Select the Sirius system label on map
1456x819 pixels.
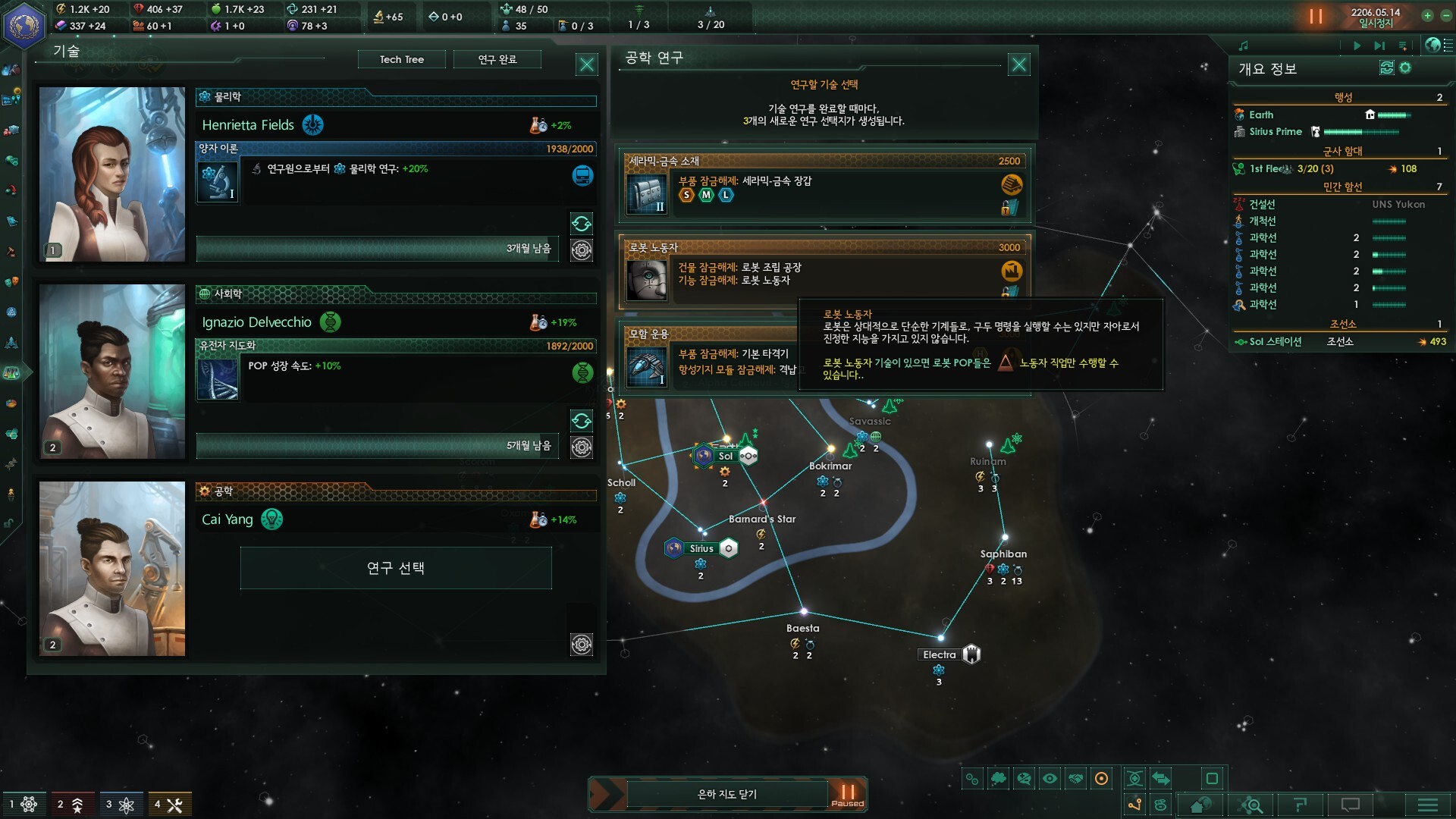[701, 548]
